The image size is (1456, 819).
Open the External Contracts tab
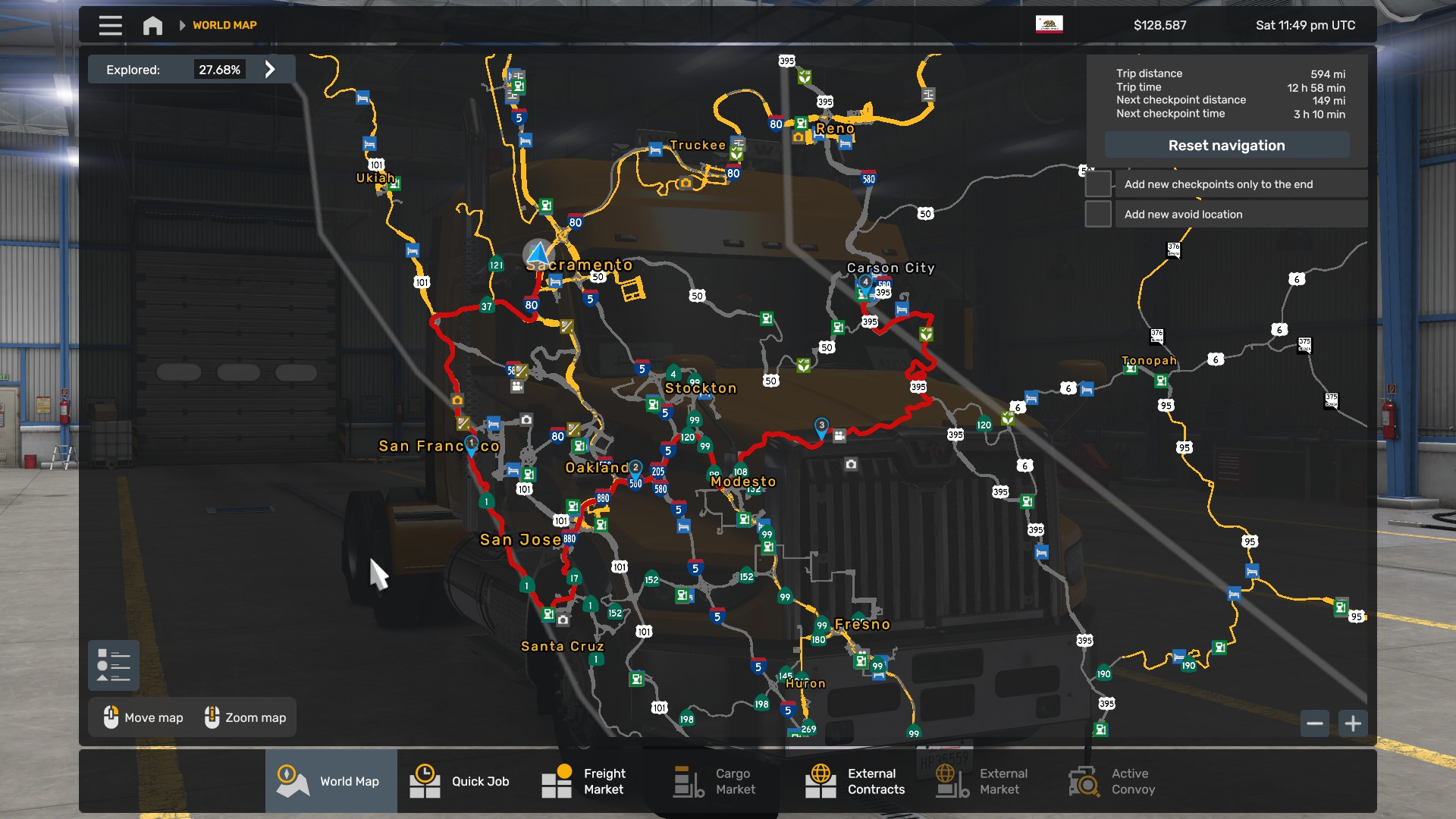click(x=855, y=781)
